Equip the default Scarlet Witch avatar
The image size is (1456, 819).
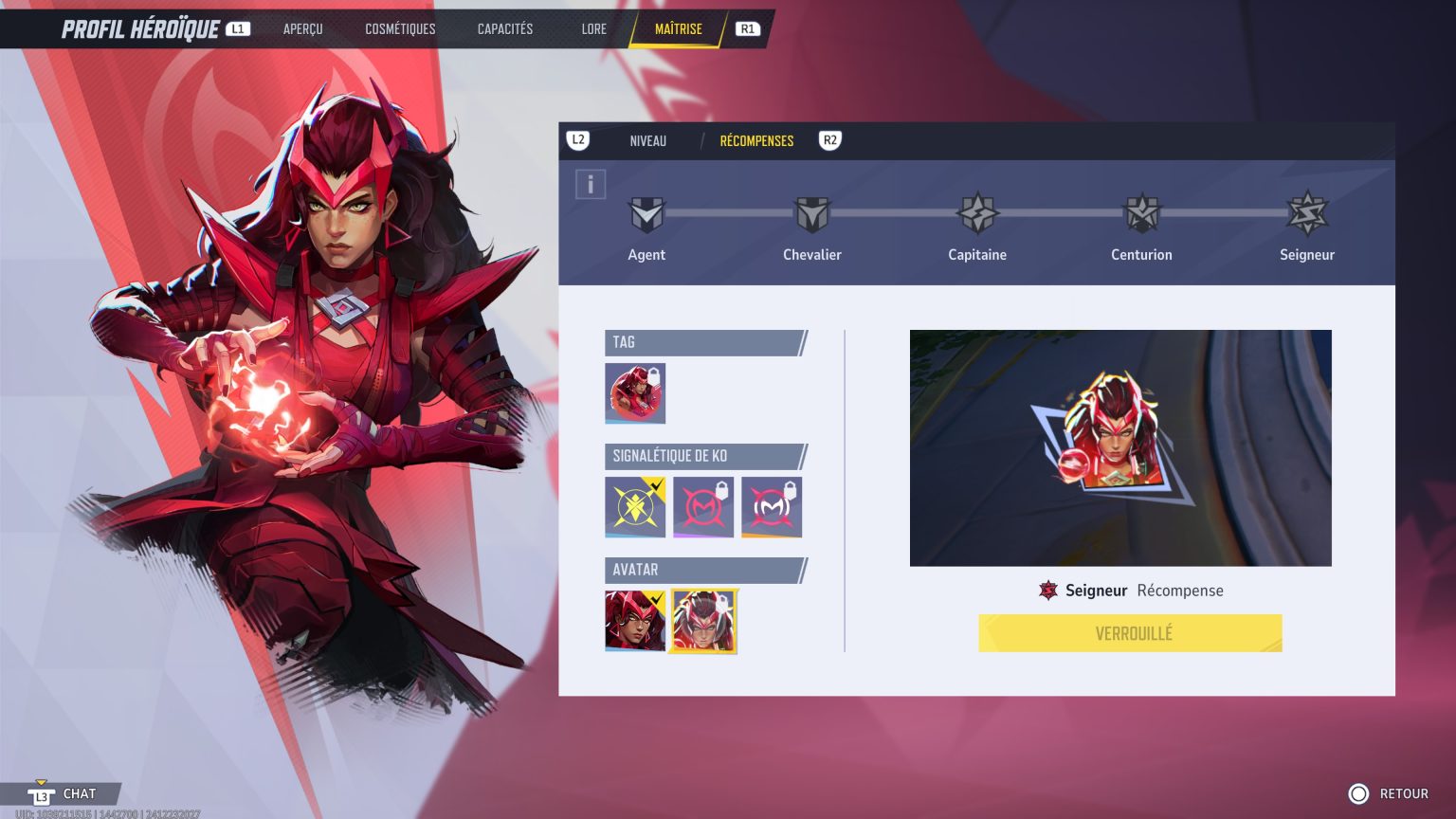coord(635,621)
